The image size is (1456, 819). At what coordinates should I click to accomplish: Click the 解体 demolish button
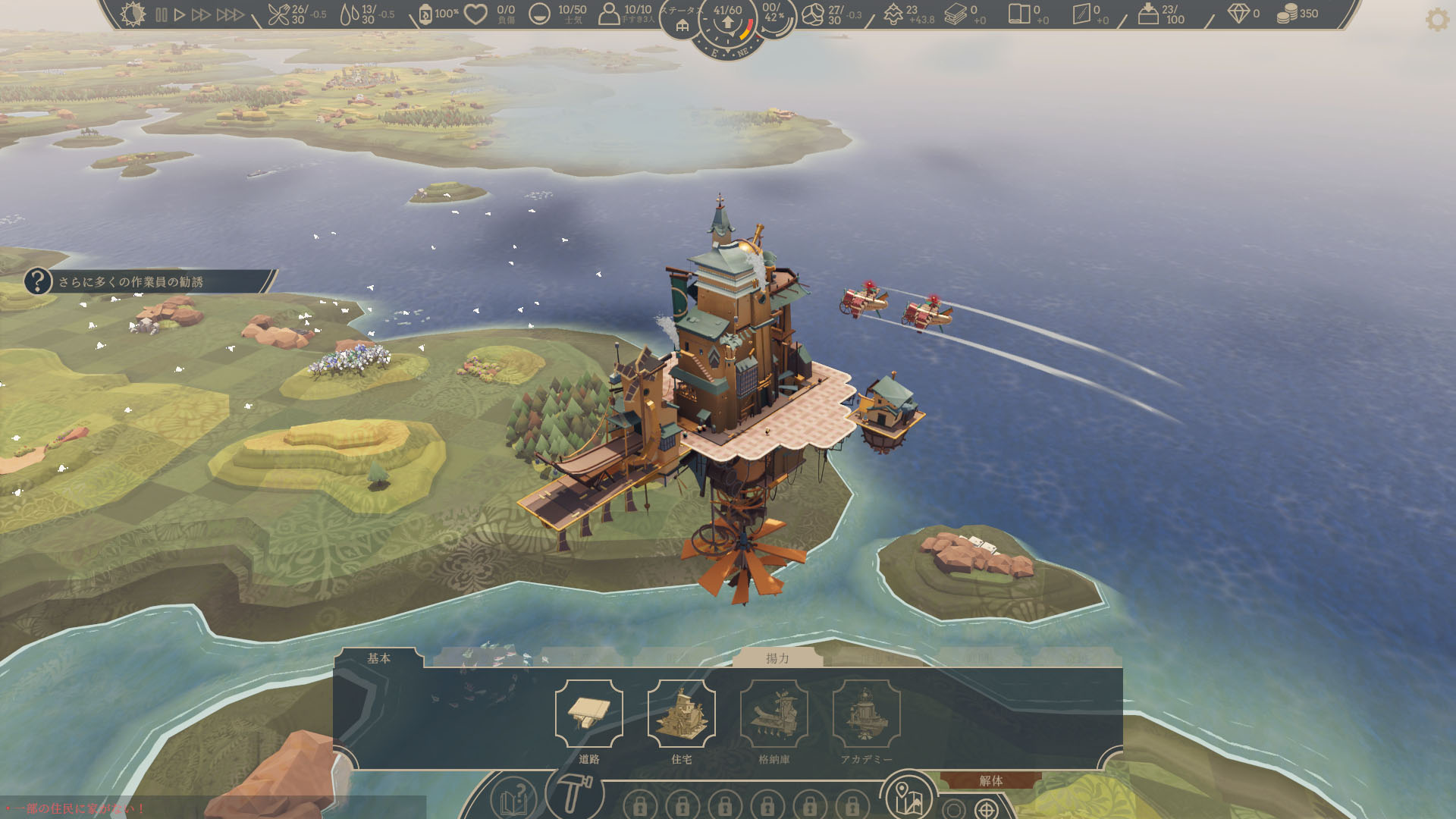[x=990, y=780]
